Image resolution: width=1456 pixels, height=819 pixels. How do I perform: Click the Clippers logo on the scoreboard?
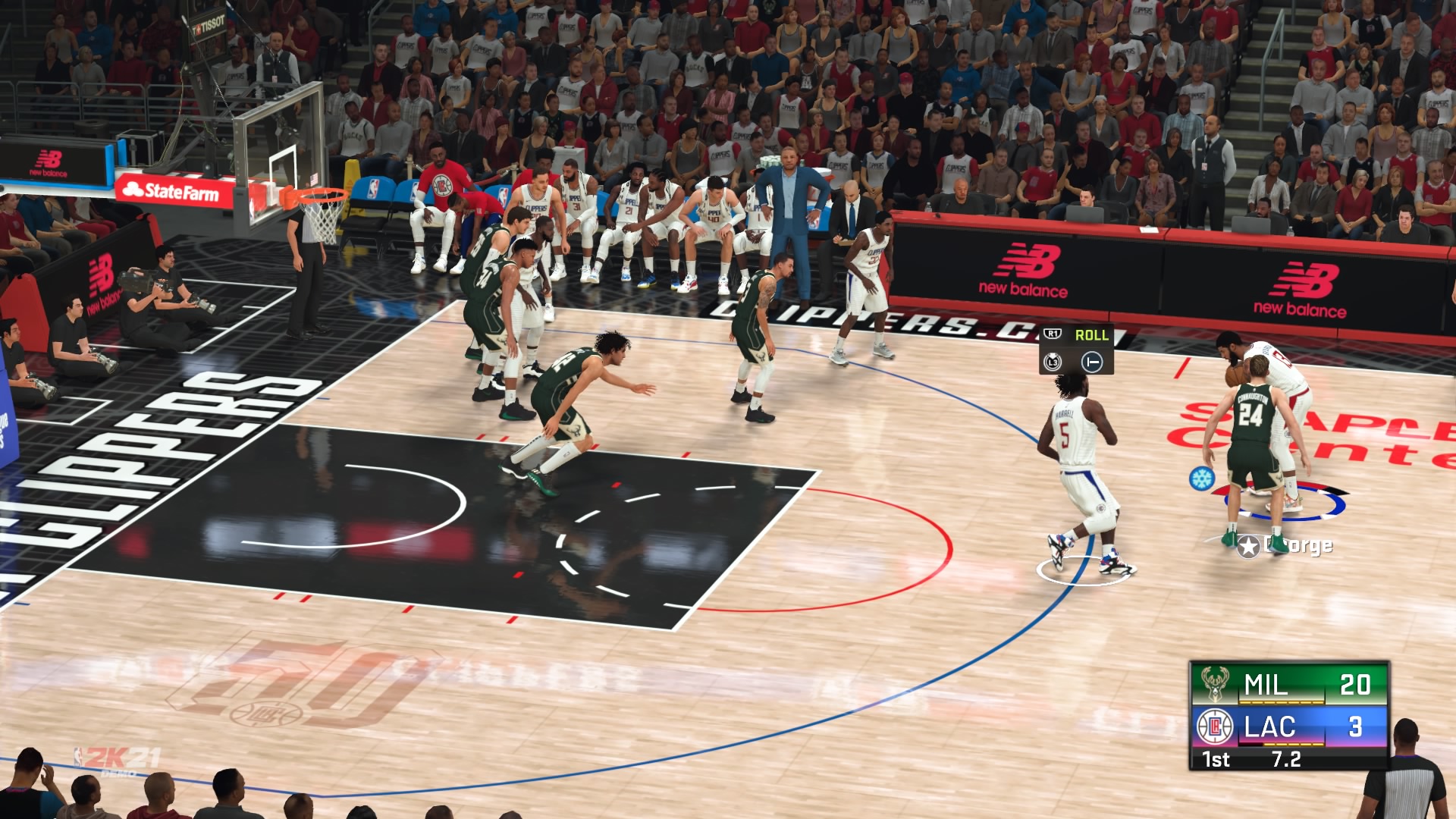(x=1214, y=729)
